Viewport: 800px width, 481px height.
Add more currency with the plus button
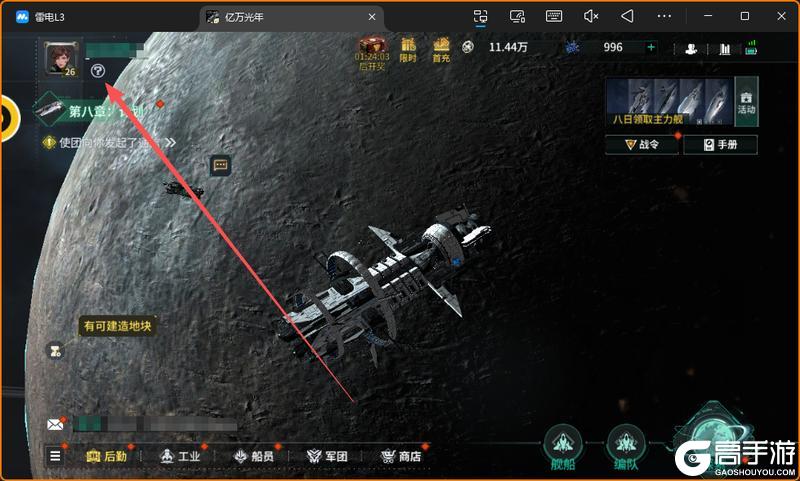click(x=651, y=47)
